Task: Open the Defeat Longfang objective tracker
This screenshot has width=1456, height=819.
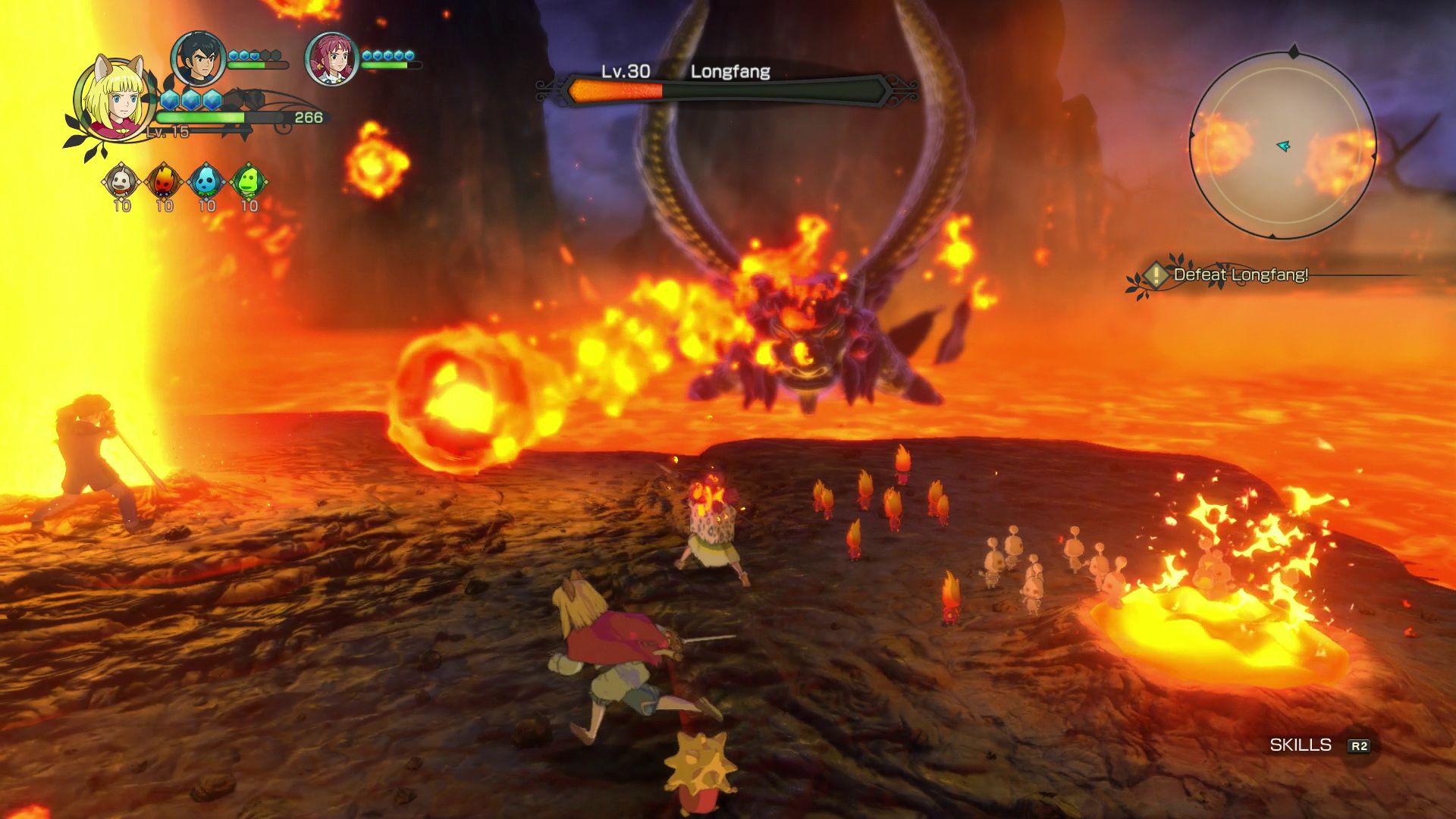Action: [1240, 275]
